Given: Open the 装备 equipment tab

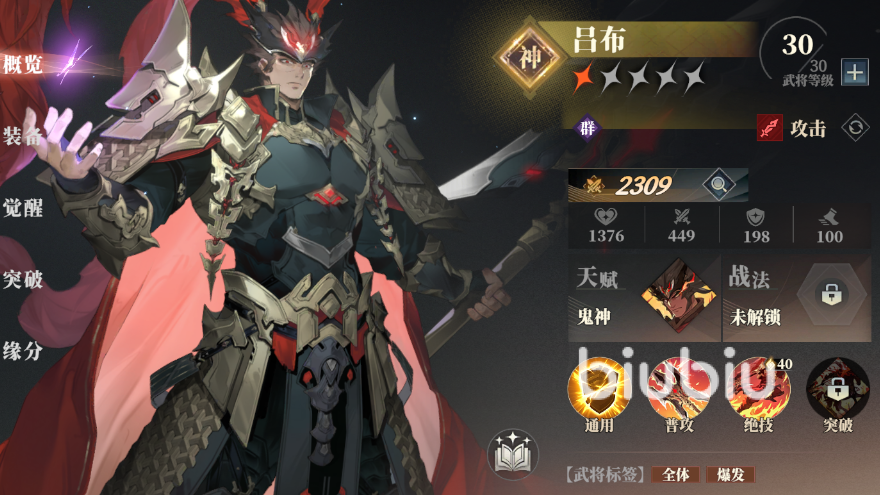Looking at the screenshot, I should coord(23,137).
